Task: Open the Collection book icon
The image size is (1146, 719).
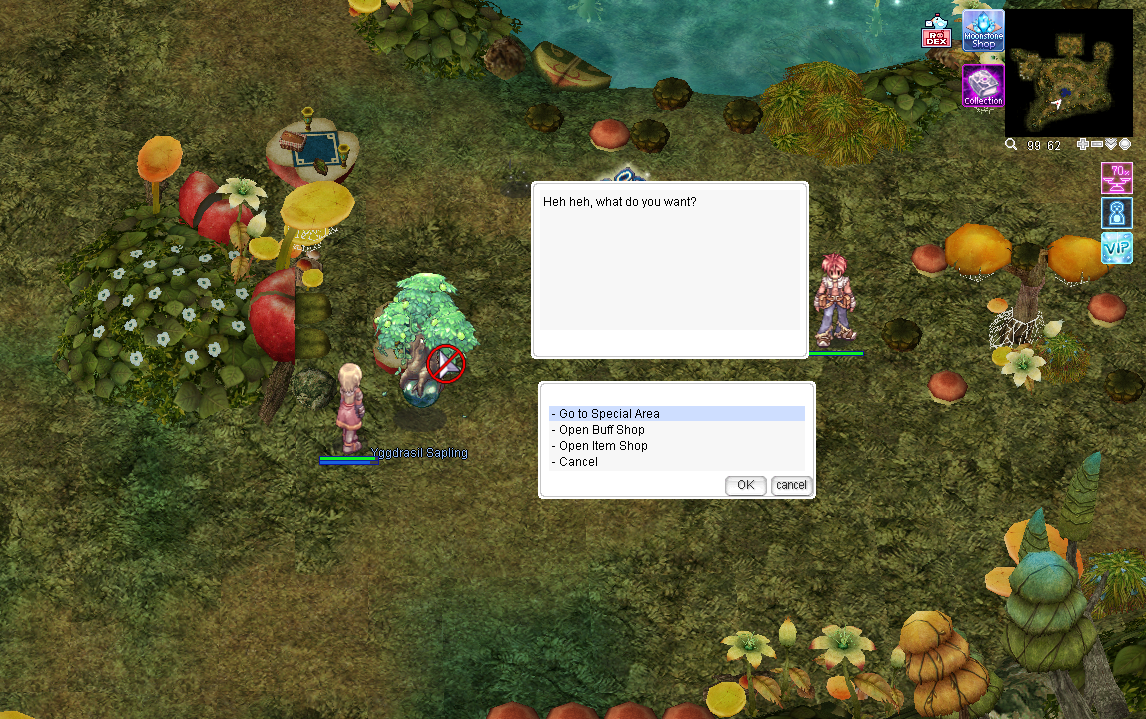Action: 983,86
